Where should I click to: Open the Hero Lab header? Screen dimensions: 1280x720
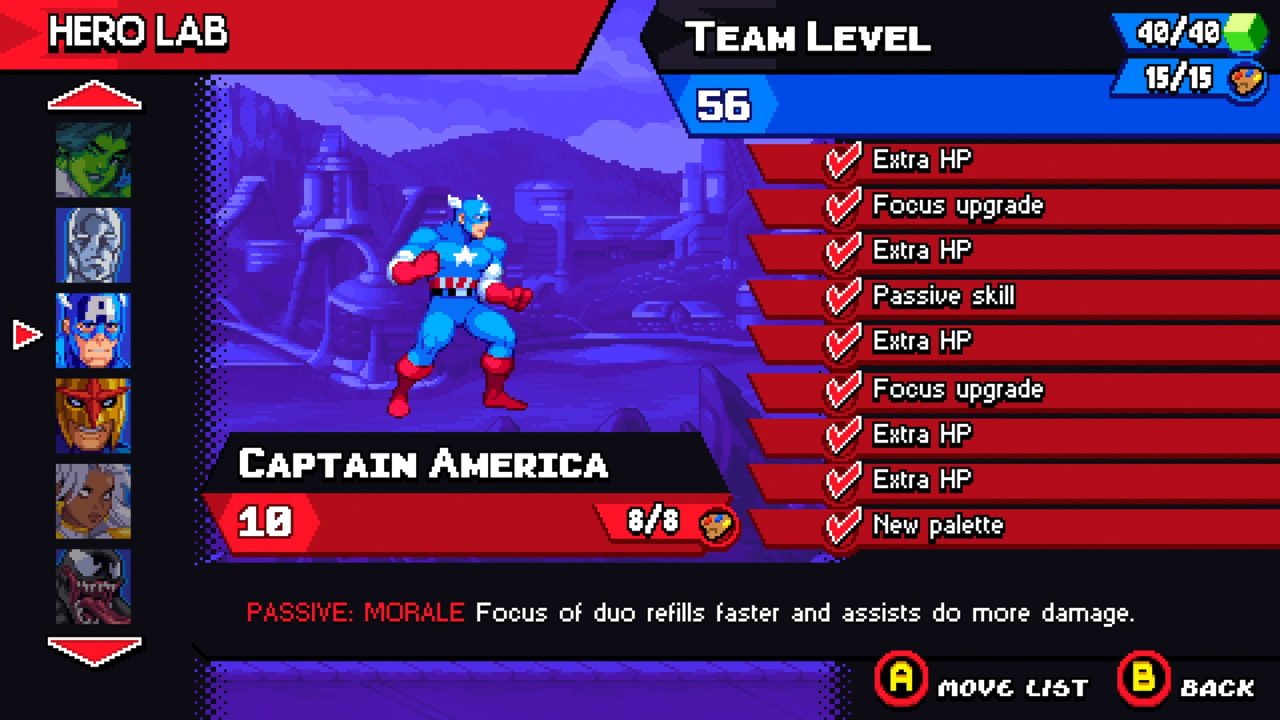[x=140, y=30]
